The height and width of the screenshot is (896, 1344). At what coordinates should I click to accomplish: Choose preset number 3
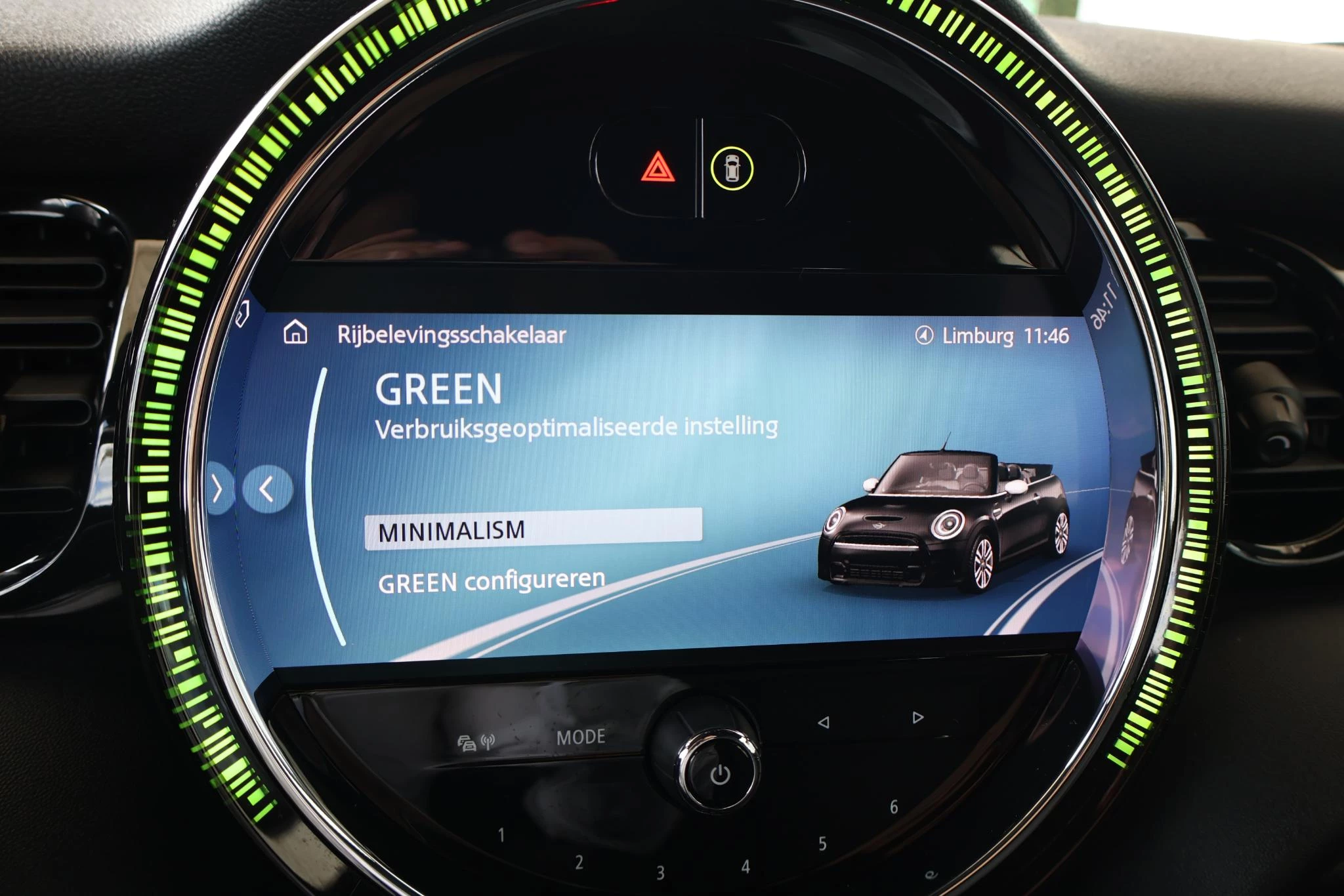660,872
